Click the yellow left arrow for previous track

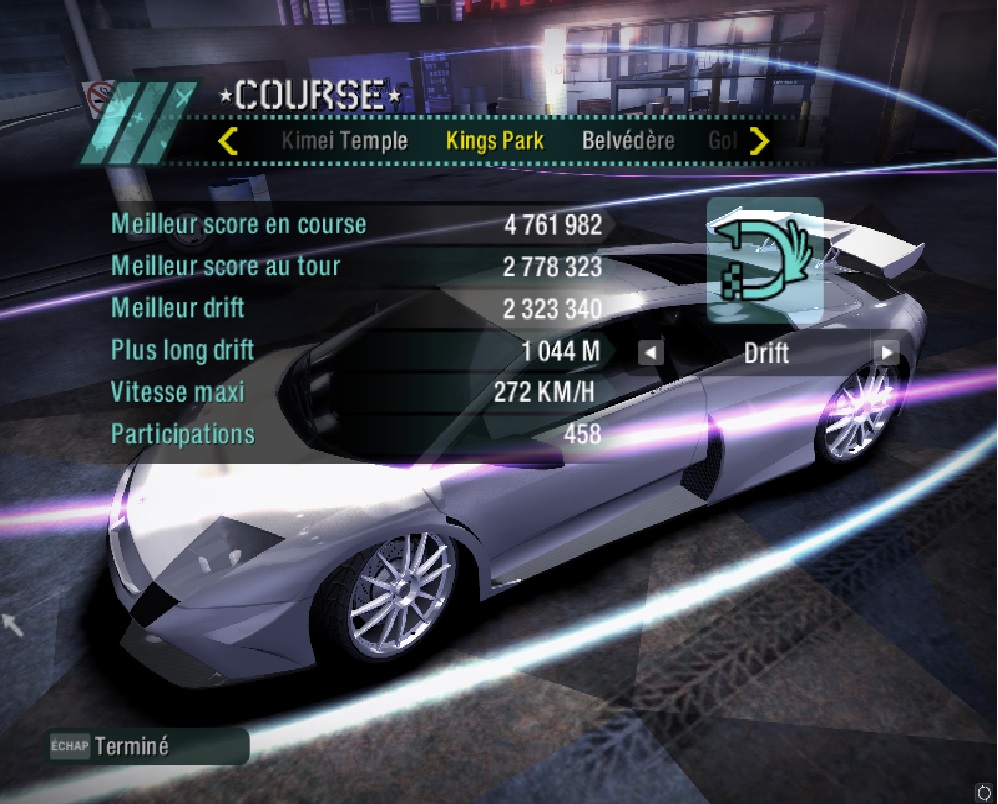click(x=228, y=141)
